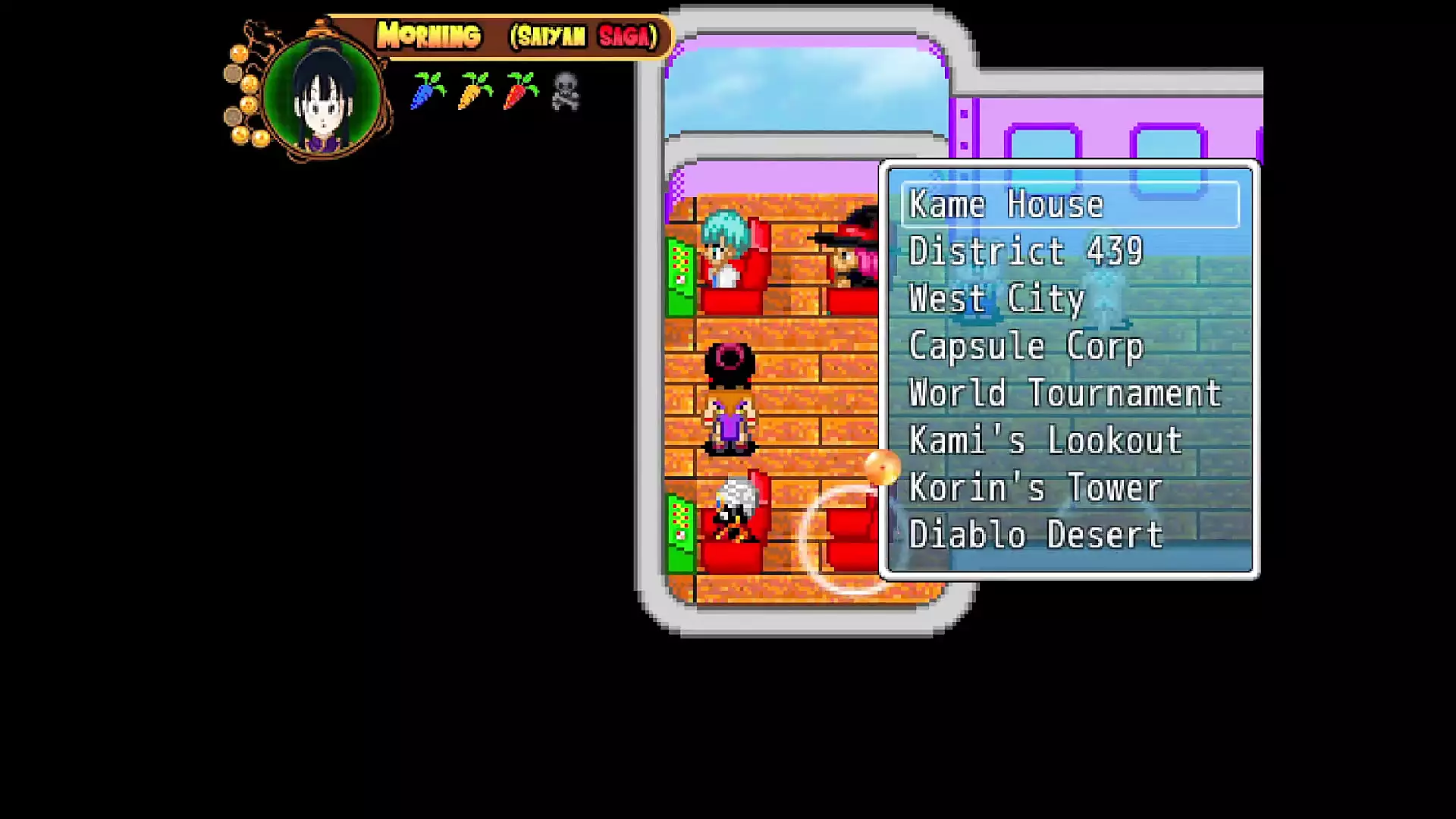Choose Kami's Lookout entry
The height and width of the screenshot is (819, 1456).
1045,441
